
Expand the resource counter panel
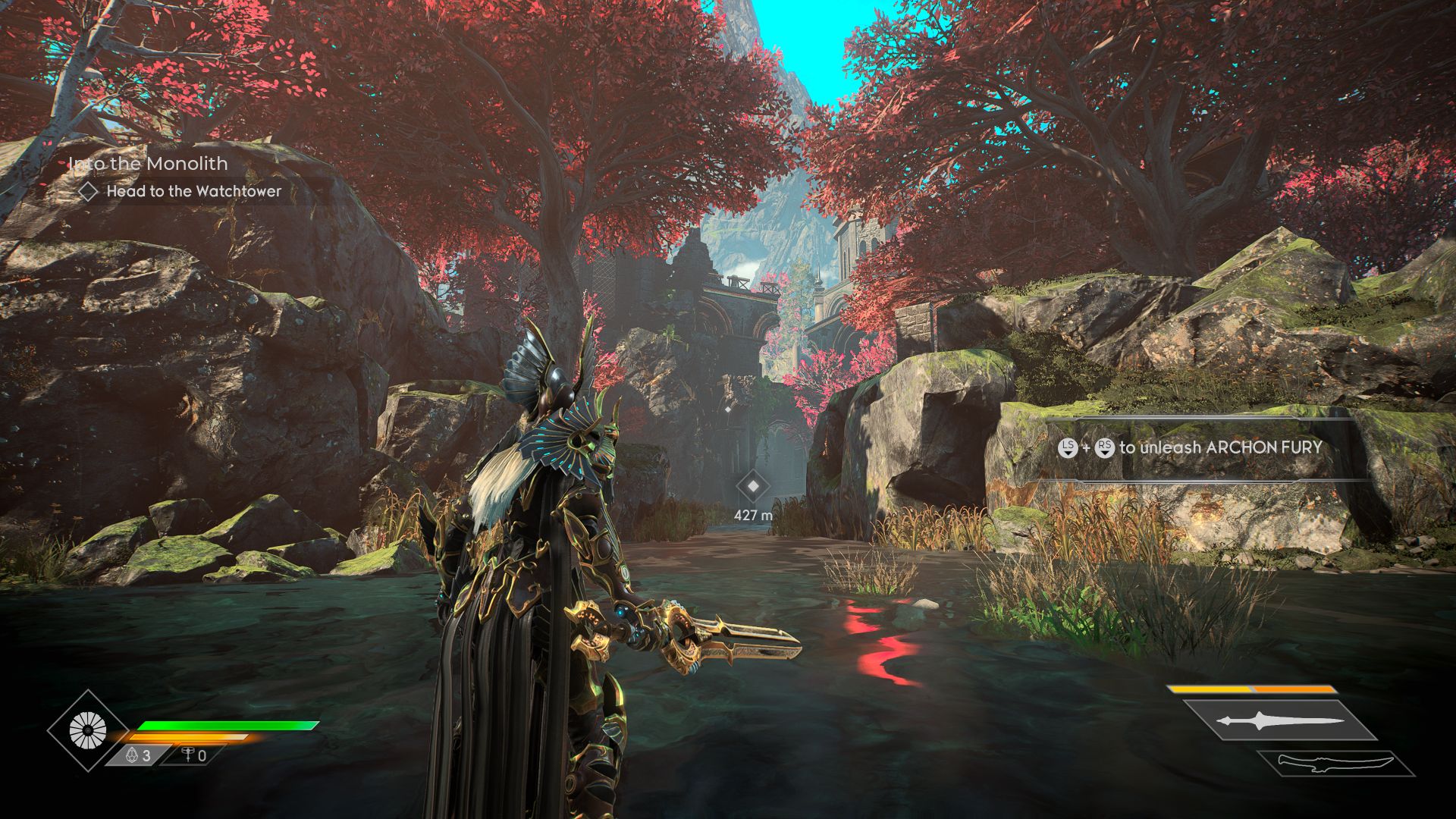(x=159, y=754)
